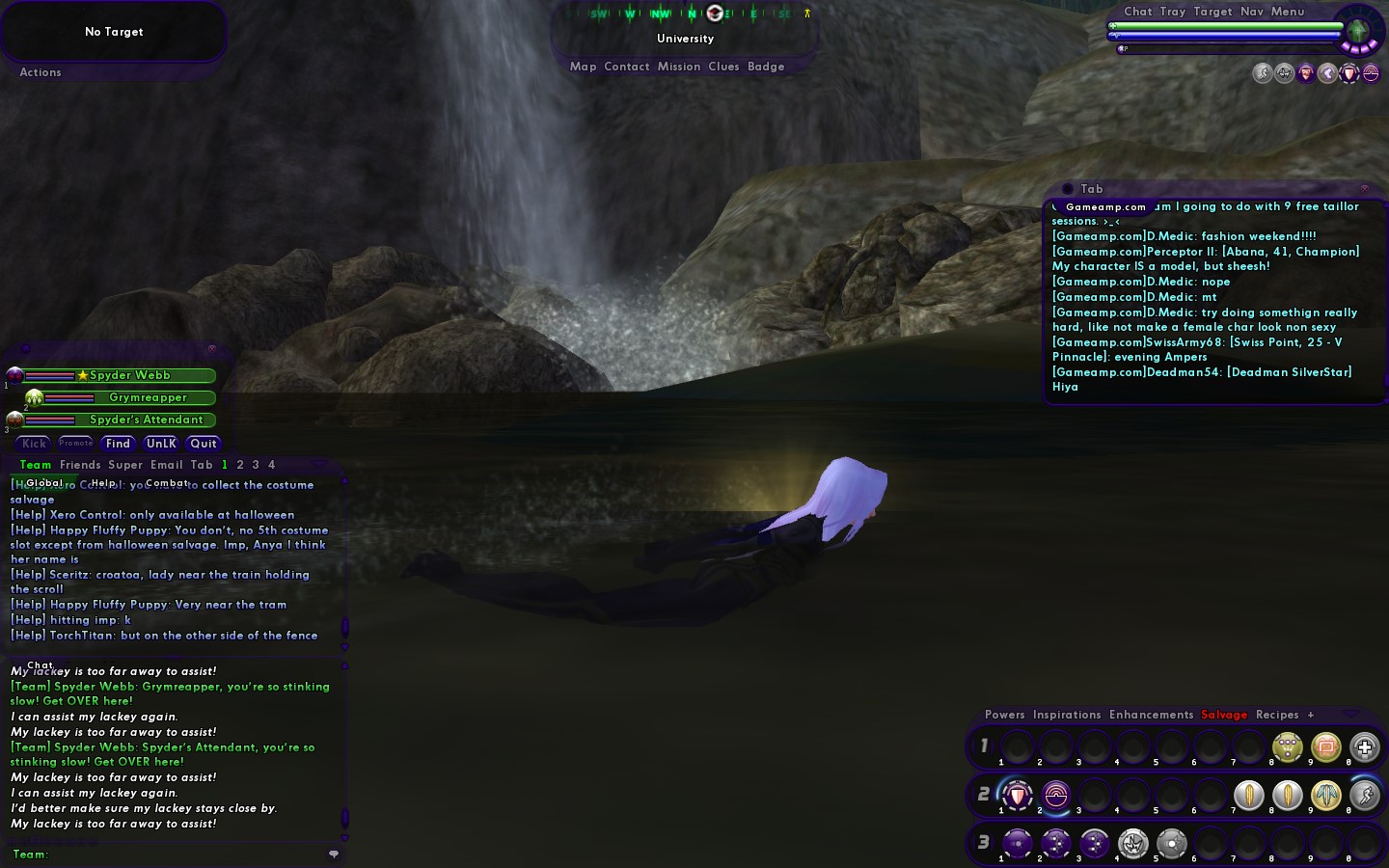The height and width of the screenshot is (868, 1389).
Task: Open the Recipes window
Action: (1277, 715)
